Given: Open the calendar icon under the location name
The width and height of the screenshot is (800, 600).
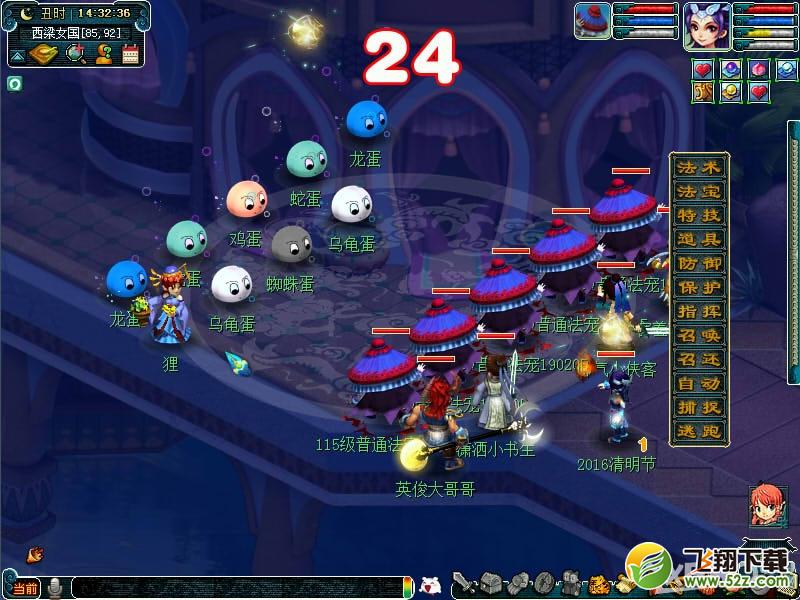Looking at the screenshot, I should (x=130, y=54).
